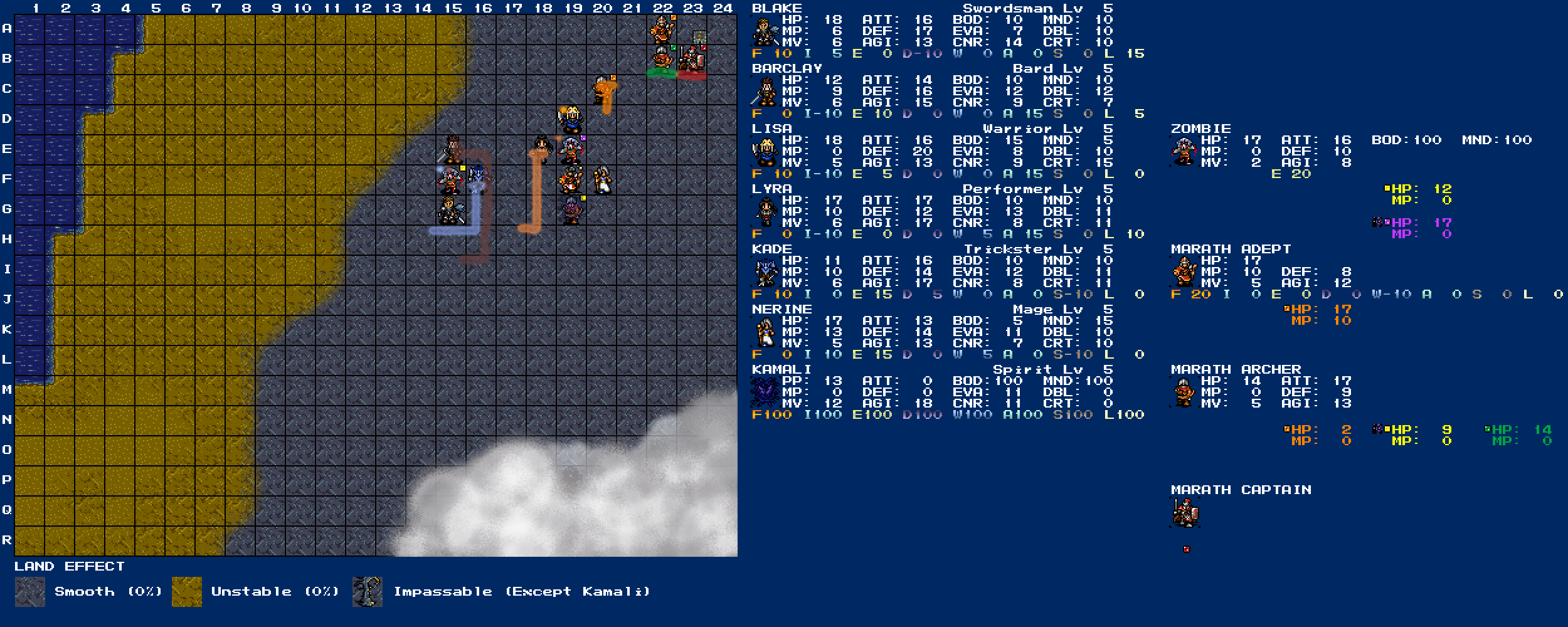Image resolution: width=1568 pixels, height=627 pixels.
Task: Select Nerine the Mage's portrait
Action: click(x=765, y=332)
